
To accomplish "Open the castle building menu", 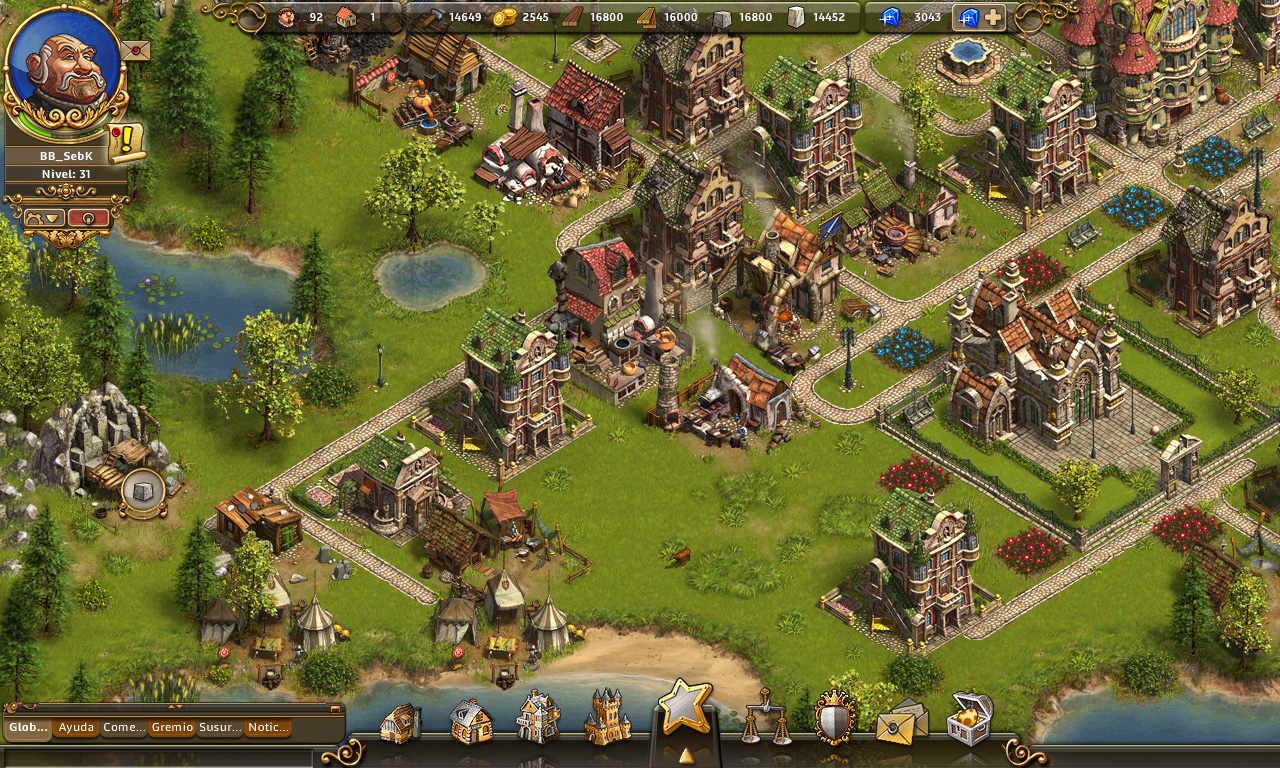I will pyautogui.click(x=607, y=717).
